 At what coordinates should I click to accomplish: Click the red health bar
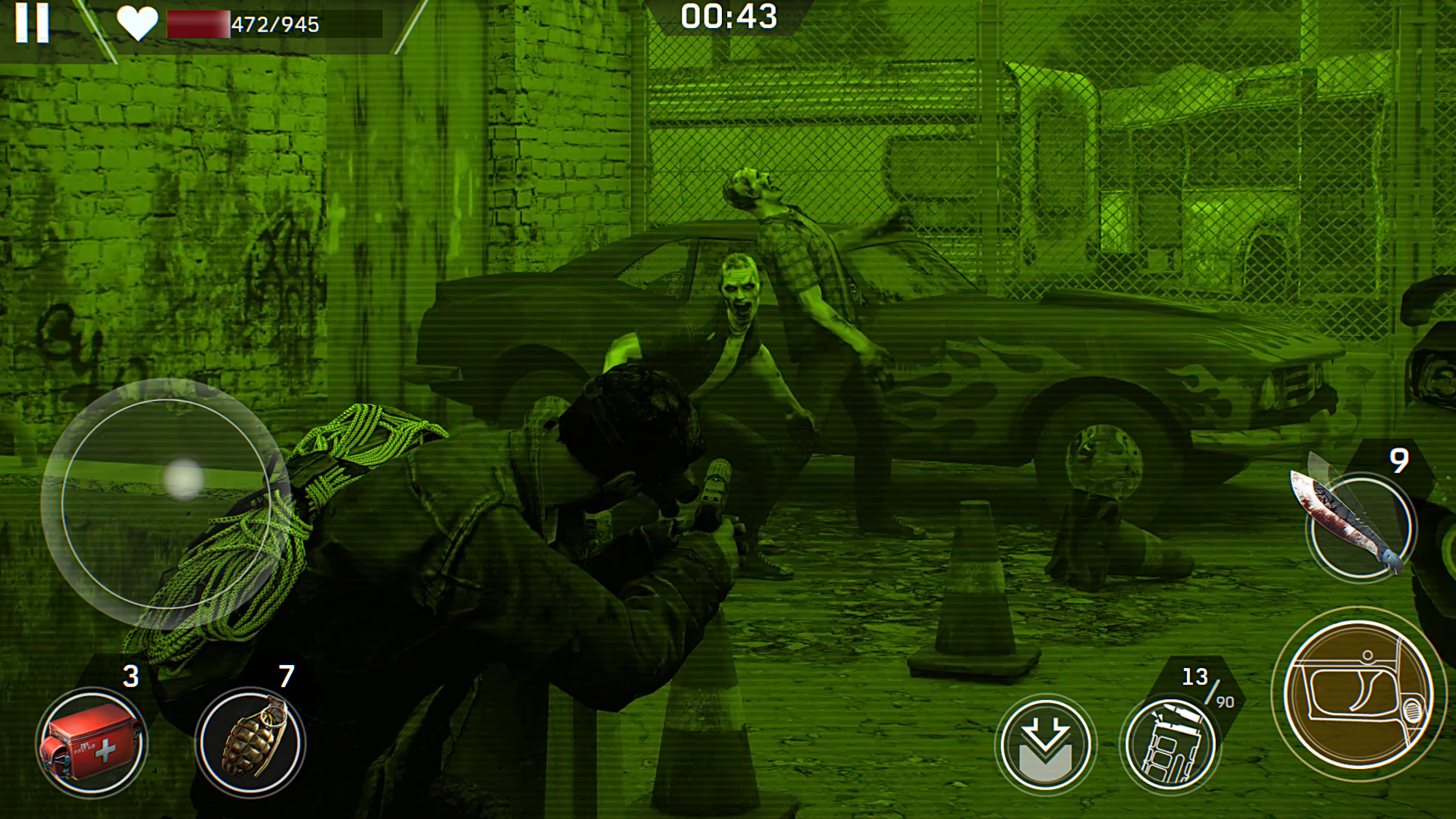(x=199, y=23)
